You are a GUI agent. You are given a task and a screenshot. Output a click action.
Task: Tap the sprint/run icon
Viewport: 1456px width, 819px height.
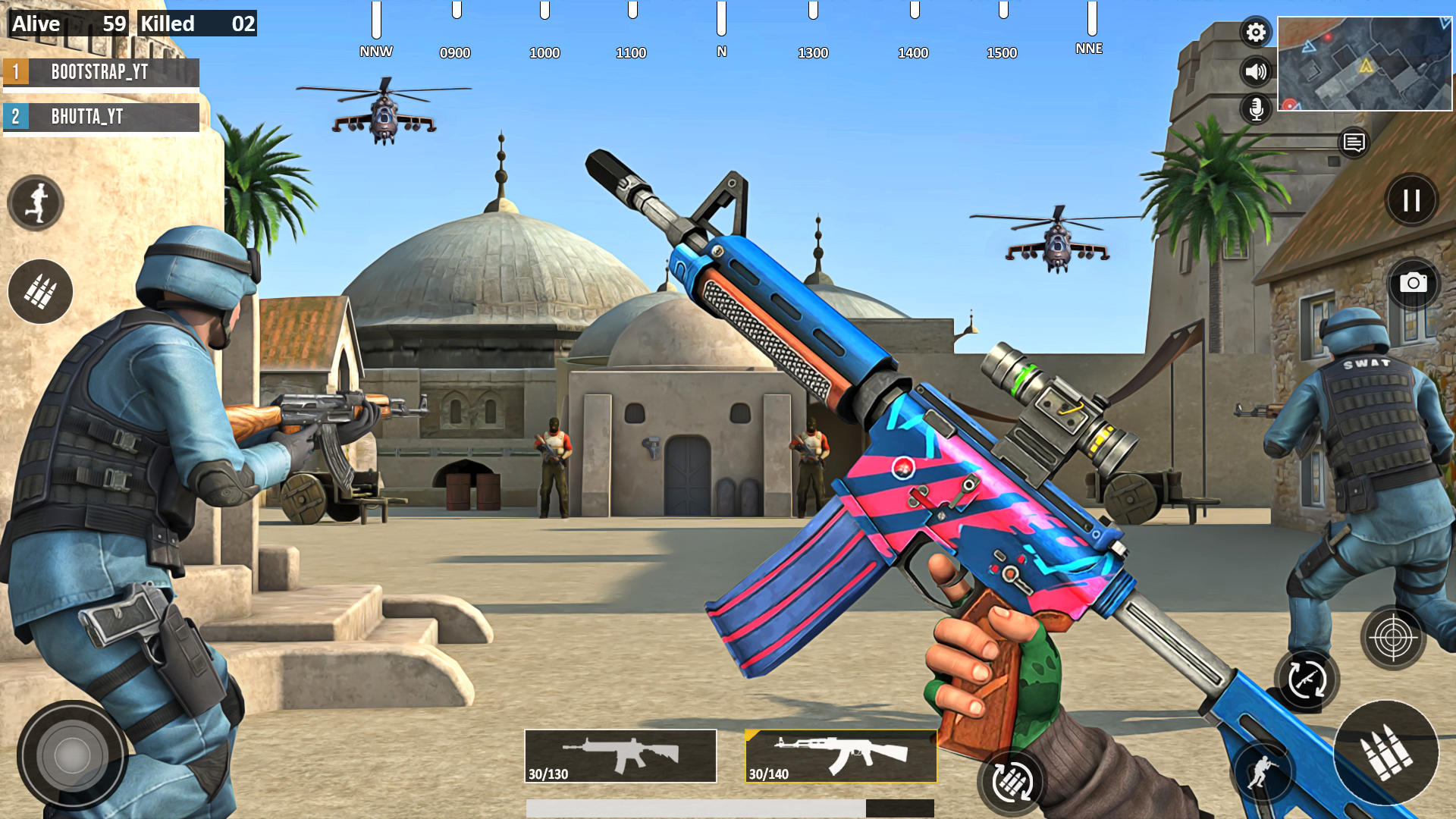pos(34,201)
